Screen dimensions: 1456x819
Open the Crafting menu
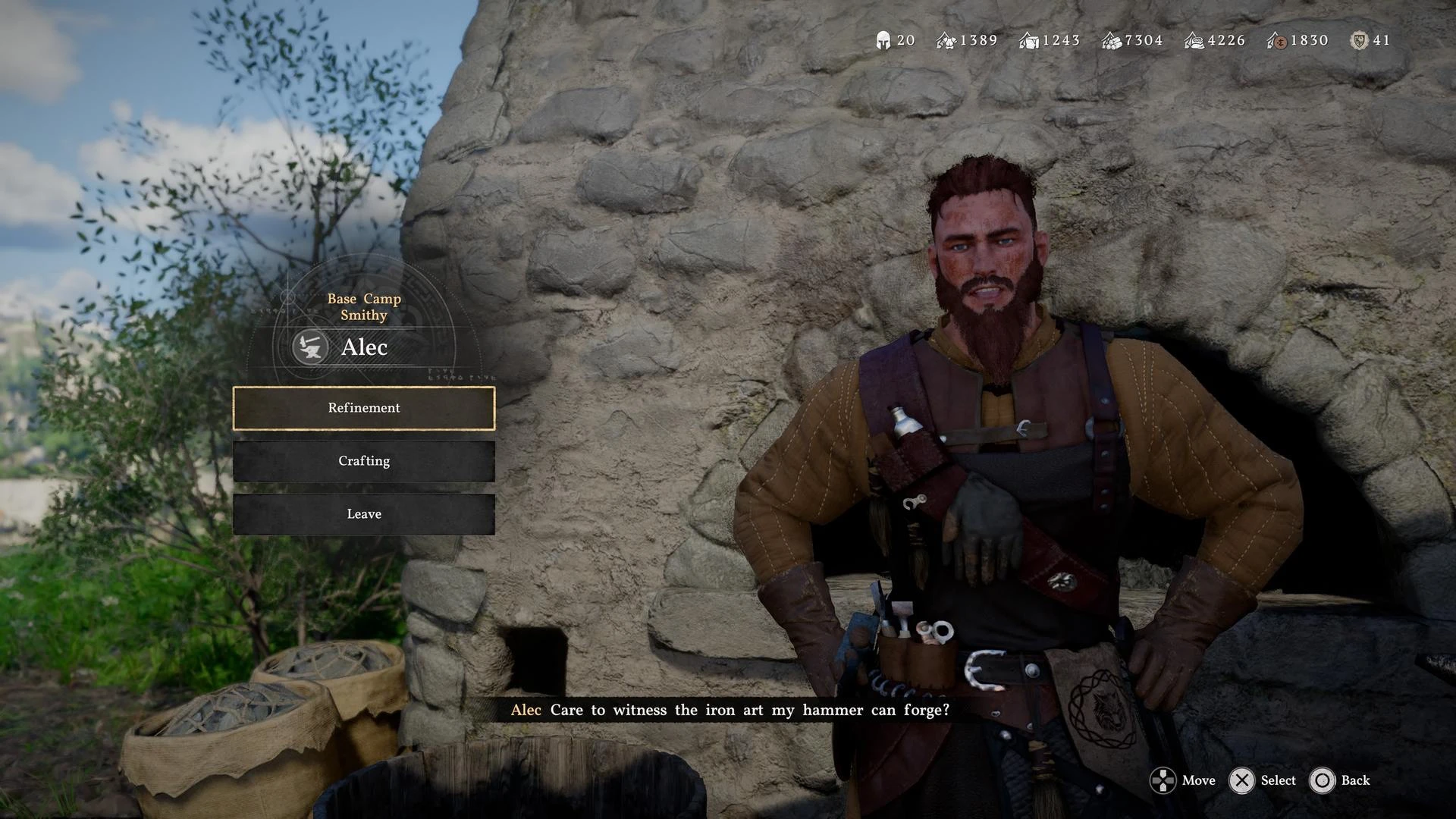364,461
